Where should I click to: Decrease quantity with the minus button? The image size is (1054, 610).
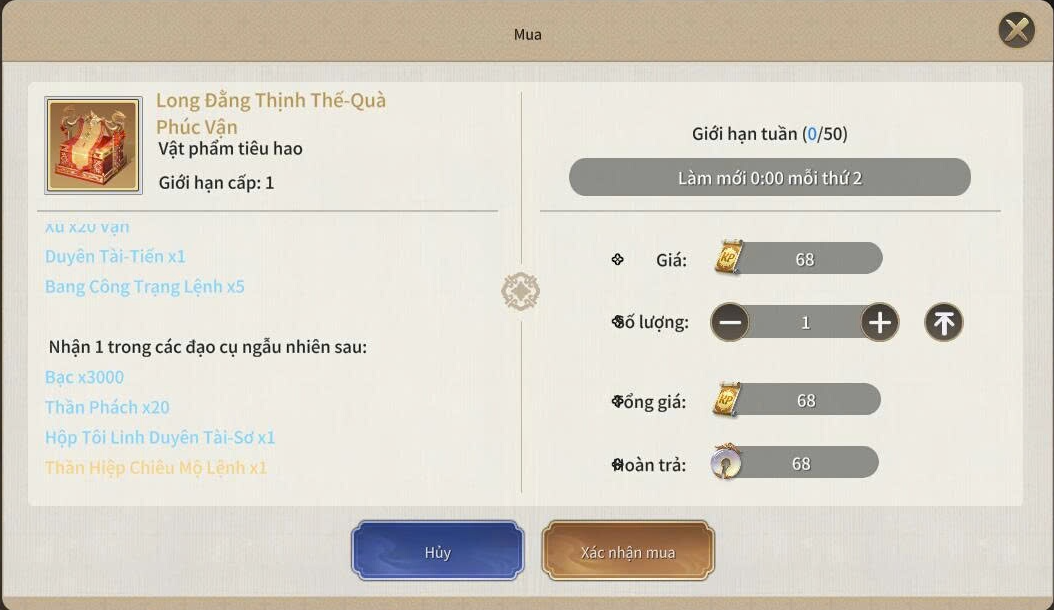[730, 322]
